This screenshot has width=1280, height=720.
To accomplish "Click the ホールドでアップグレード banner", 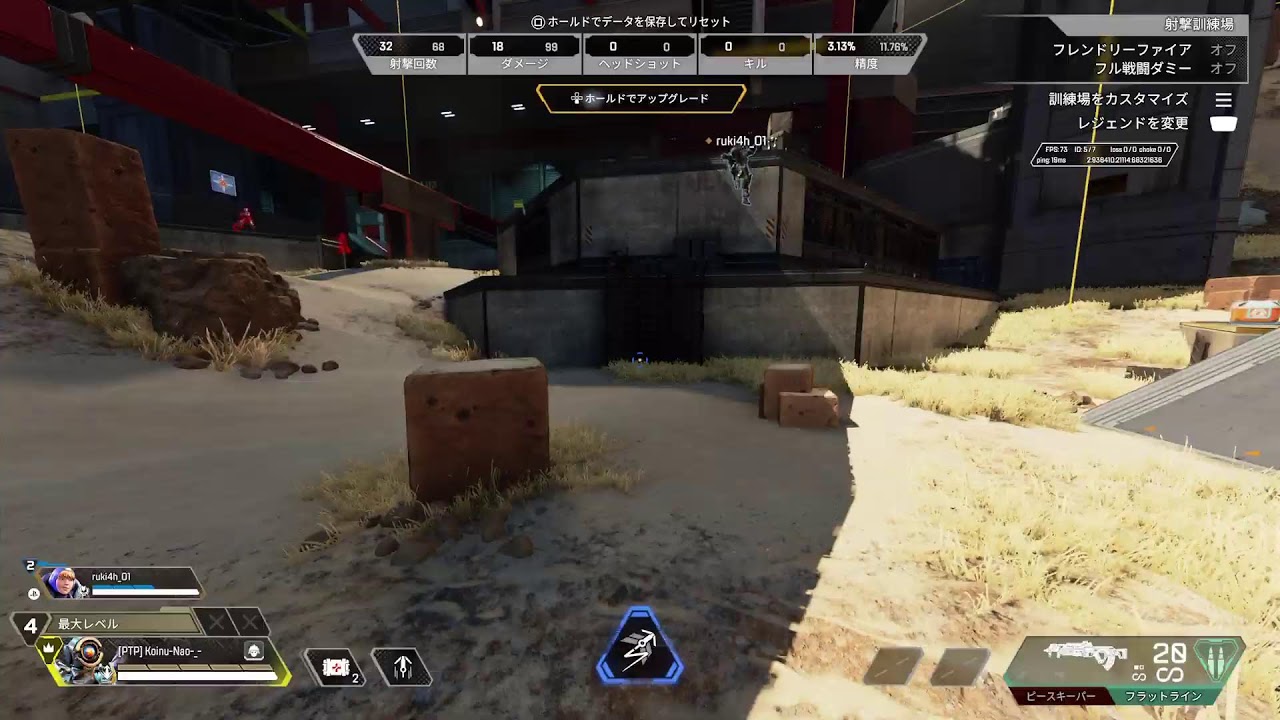I will pyautogui.click(x=641, y=99).
